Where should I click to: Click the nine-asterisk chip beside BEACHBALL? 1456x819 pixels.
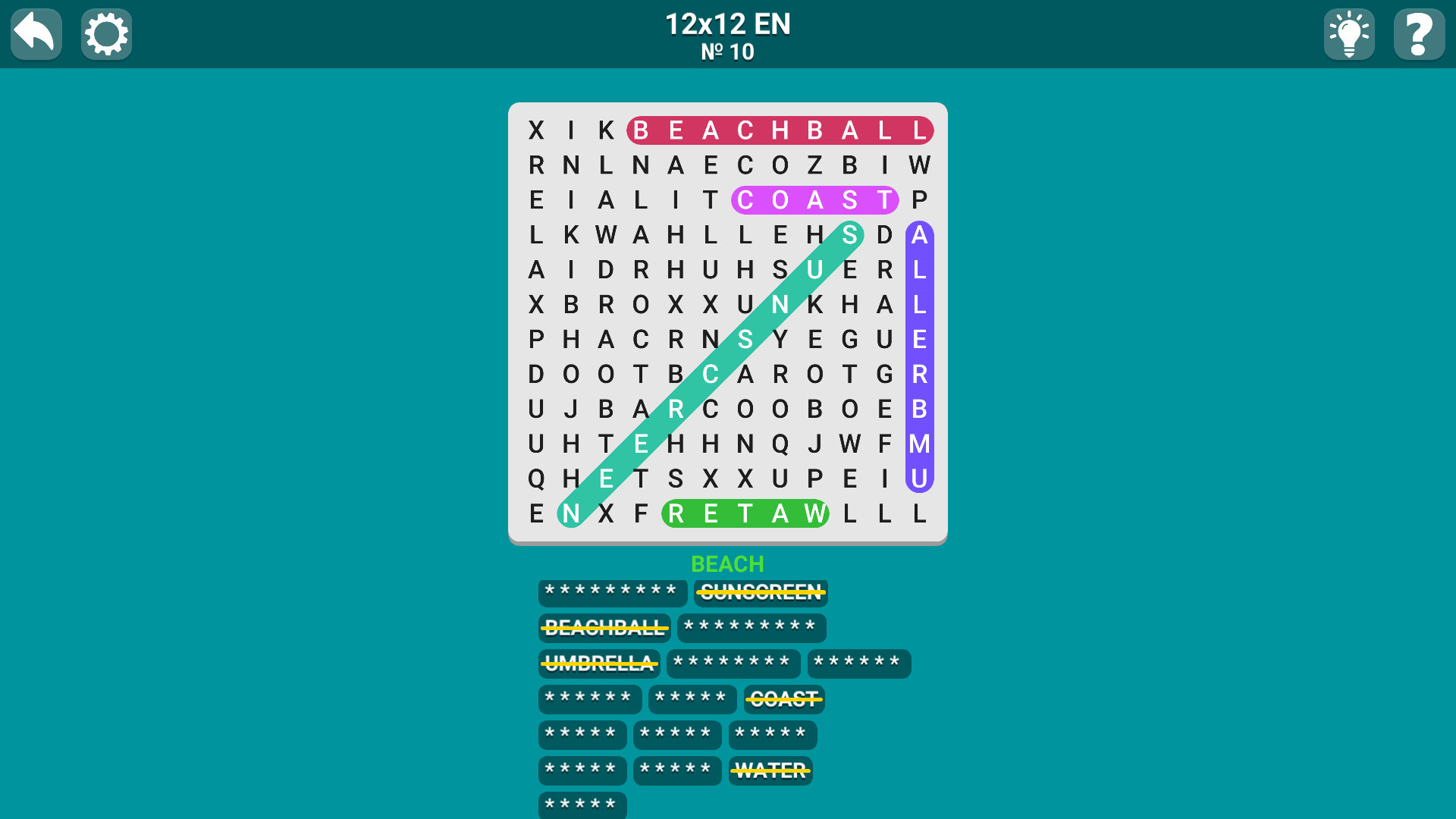coord(752,628)
